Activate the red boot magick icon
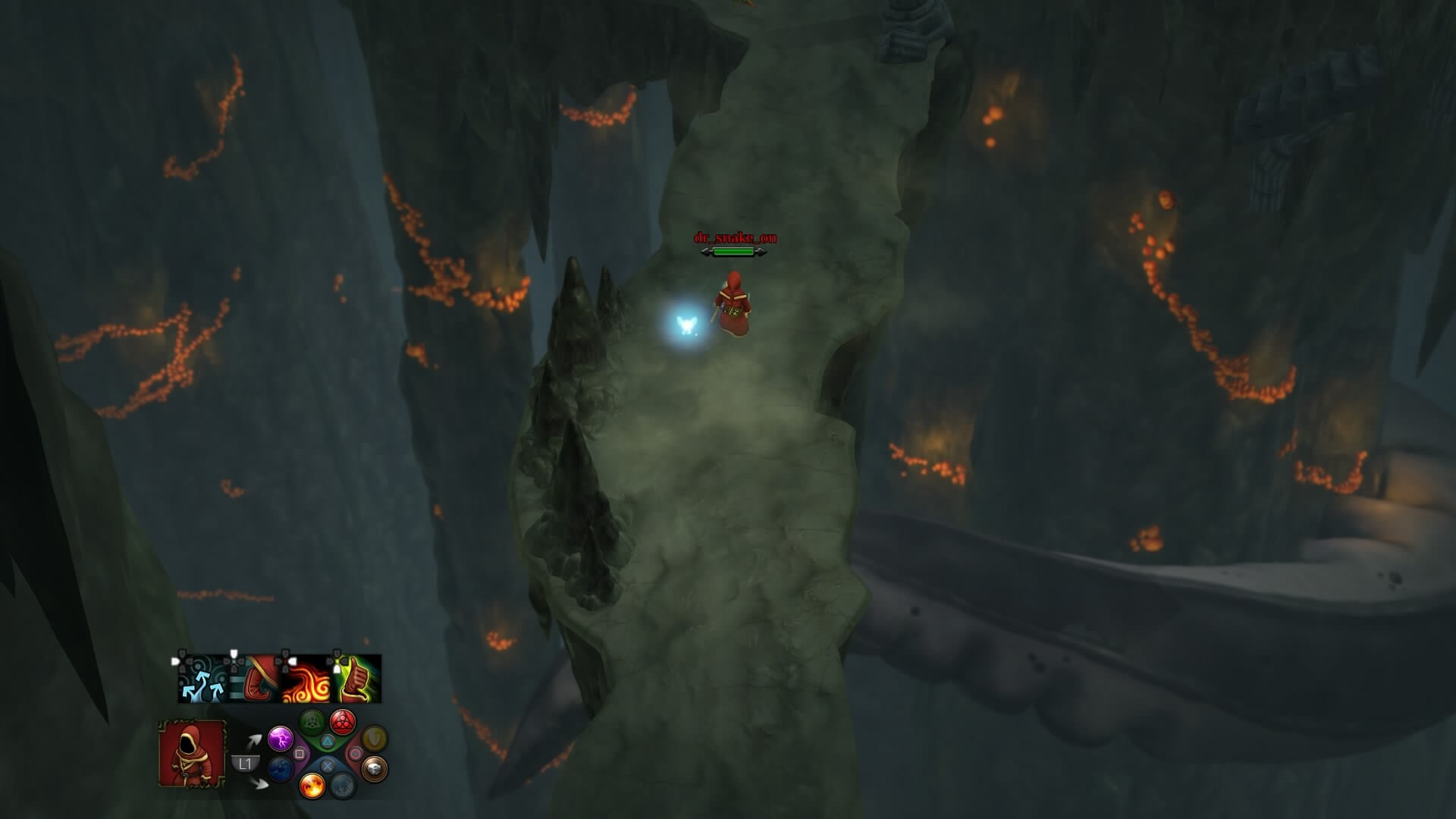Viewport: 1456px width, 819px height. (x=255, y=679)
